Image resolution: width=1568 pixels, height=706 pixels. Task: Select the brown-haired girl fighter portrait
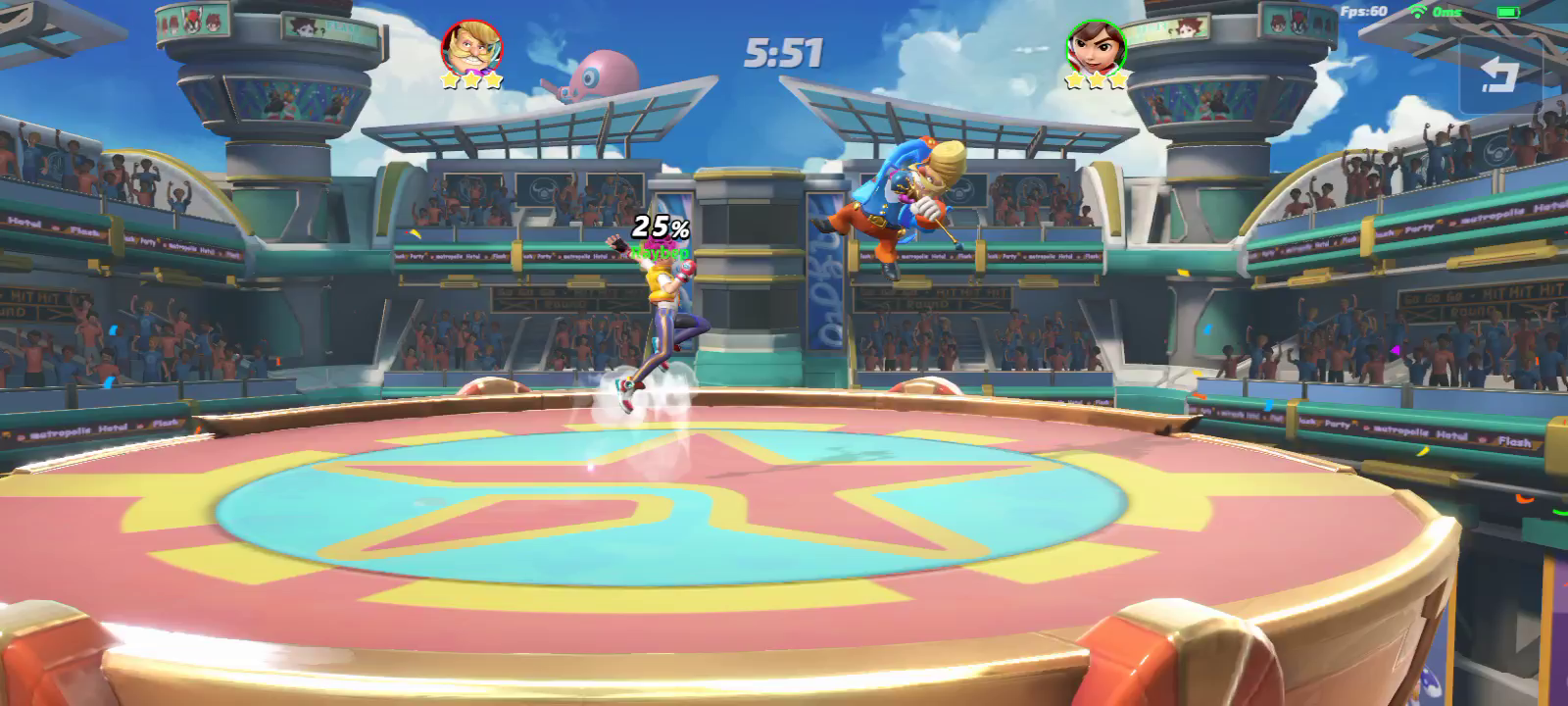click(x=1096, y=45)
